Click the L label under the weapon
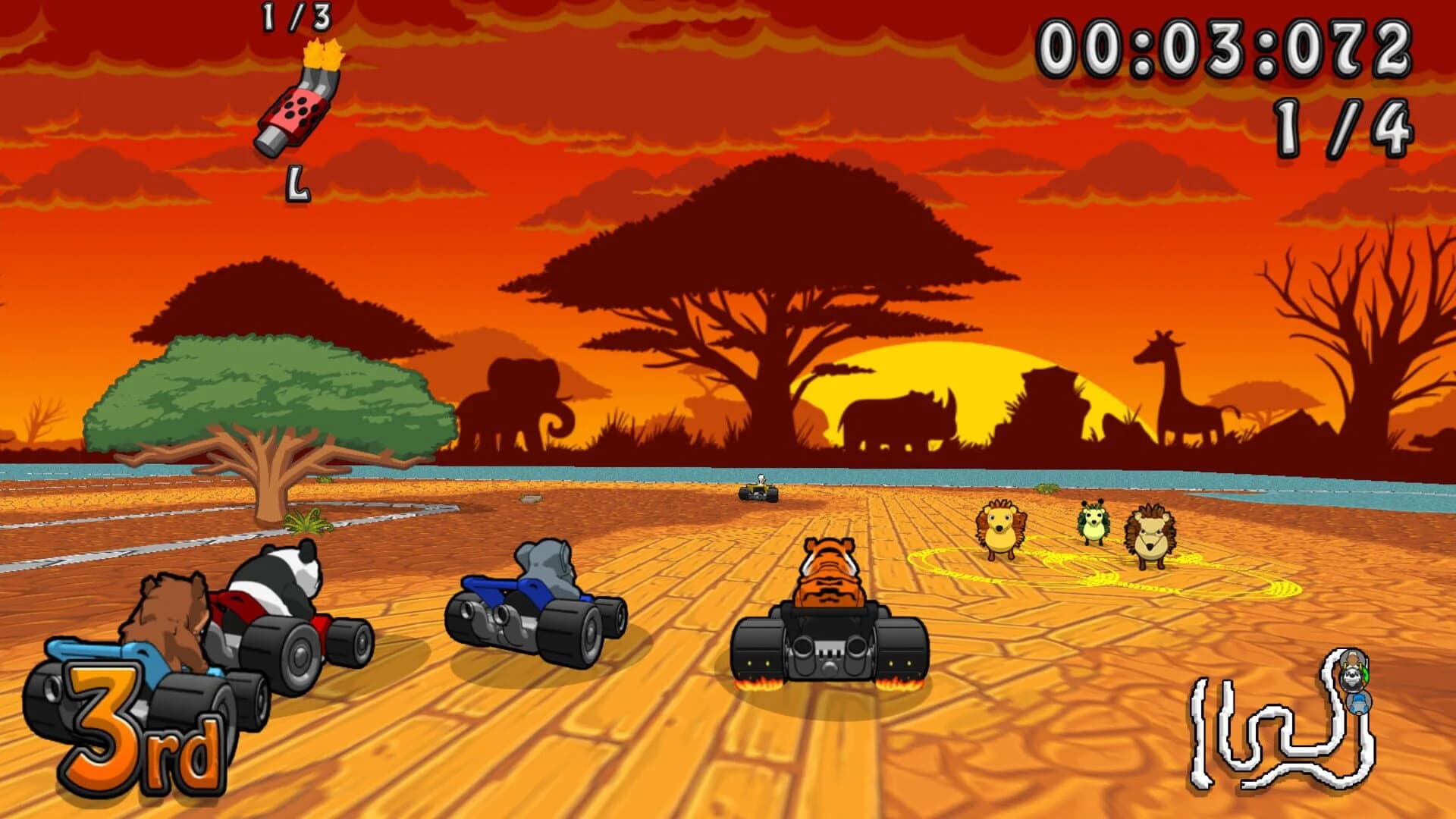 (296, 184)
